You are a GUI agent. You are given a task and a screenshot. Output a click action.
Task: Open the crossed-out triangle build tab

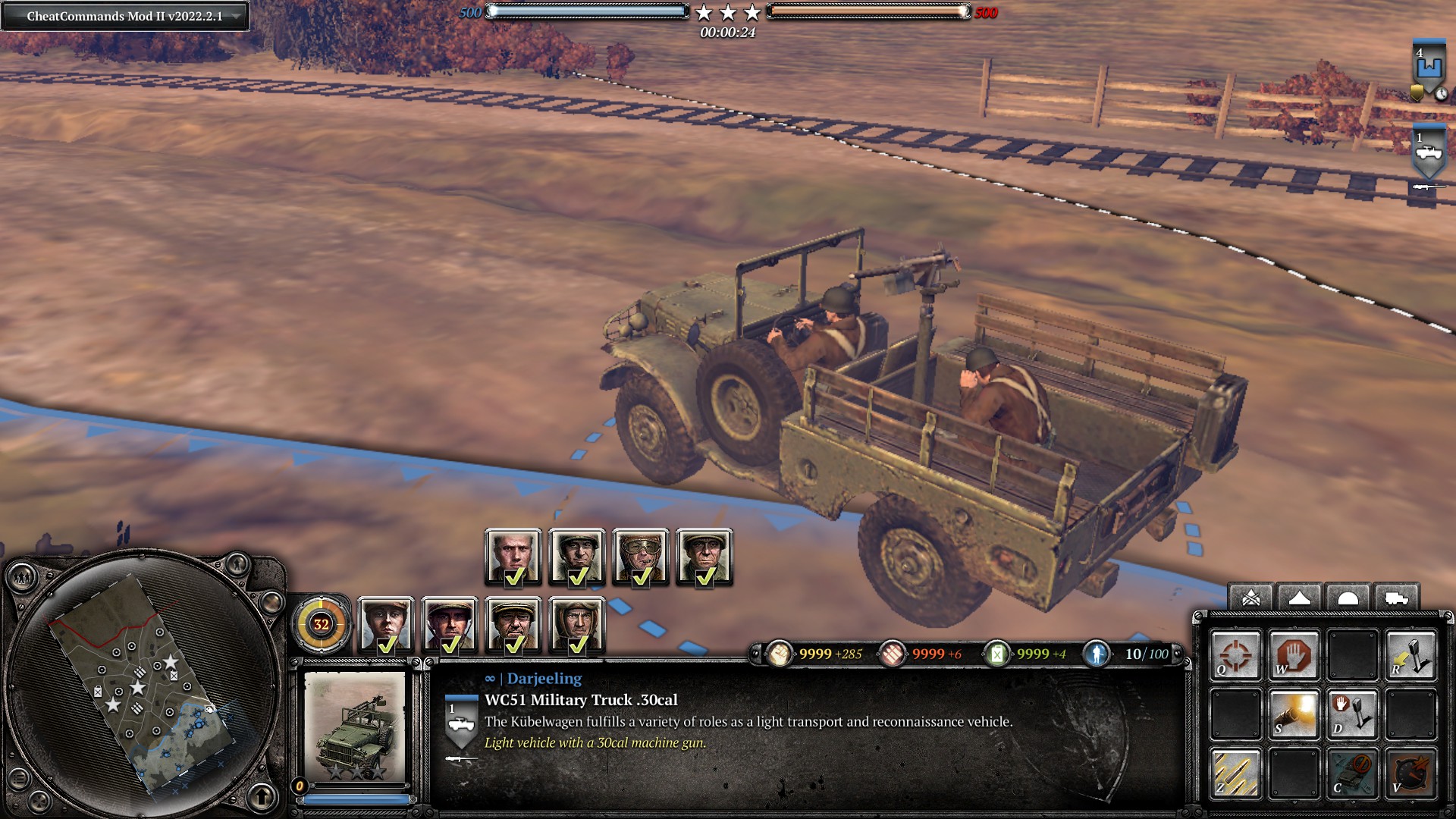point(1251,598)
